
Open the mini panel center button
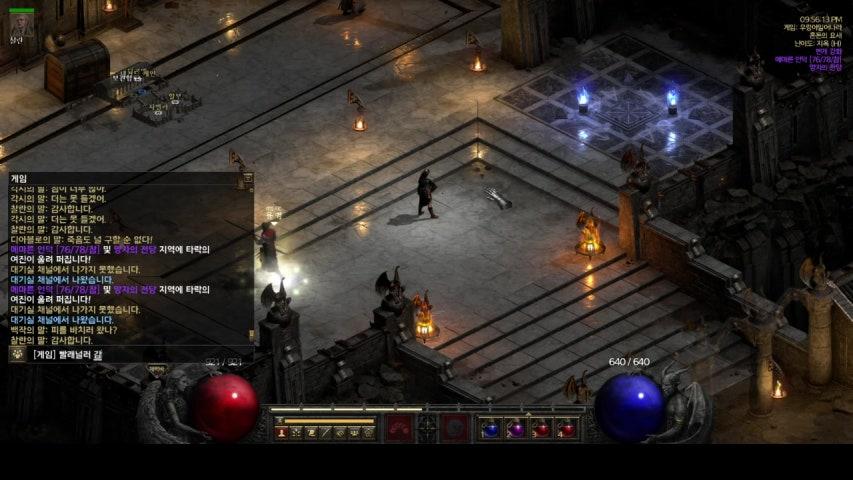point(427,428)
